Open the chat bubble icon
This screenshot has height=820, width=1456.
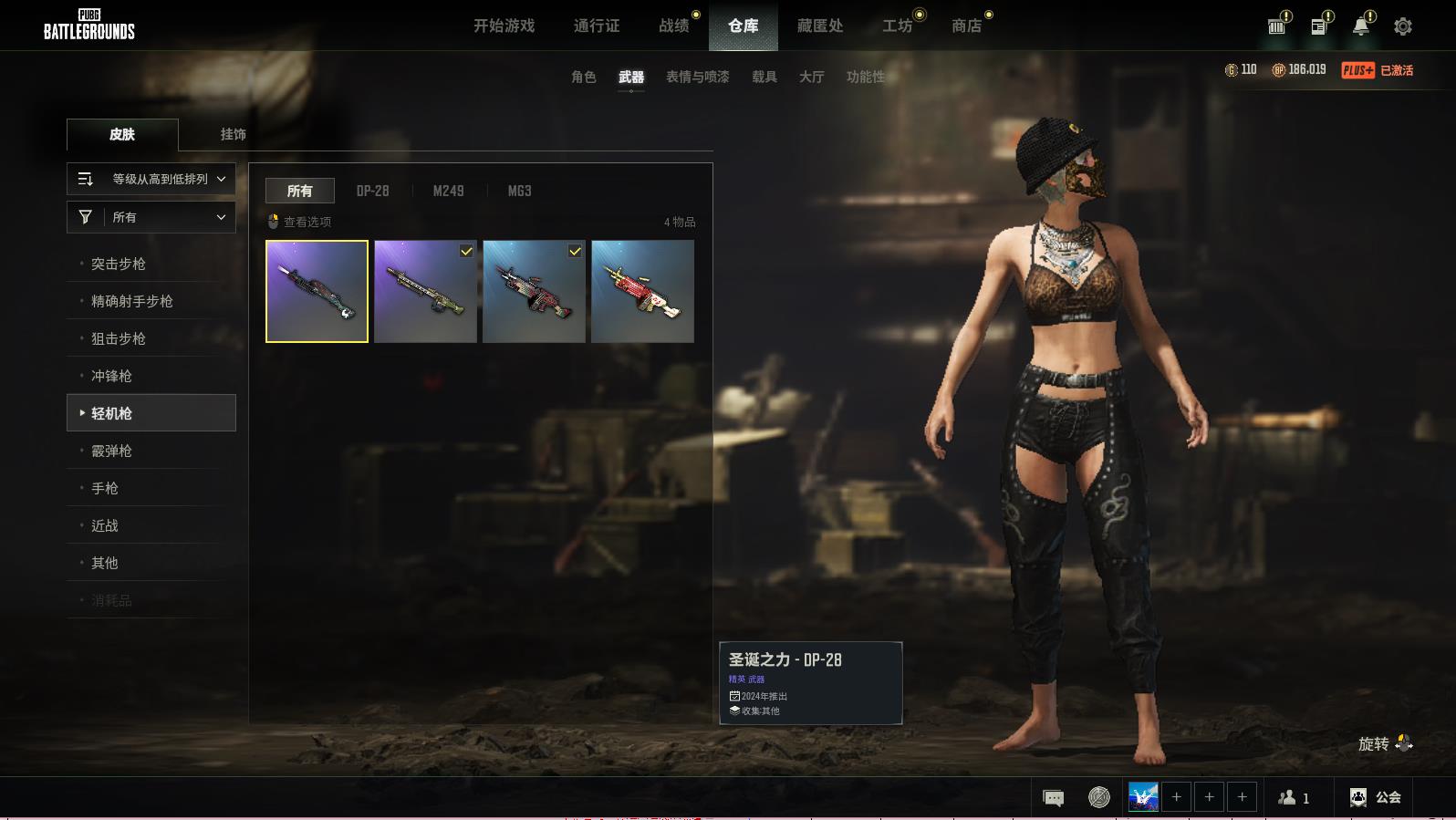pos(1053,798)
